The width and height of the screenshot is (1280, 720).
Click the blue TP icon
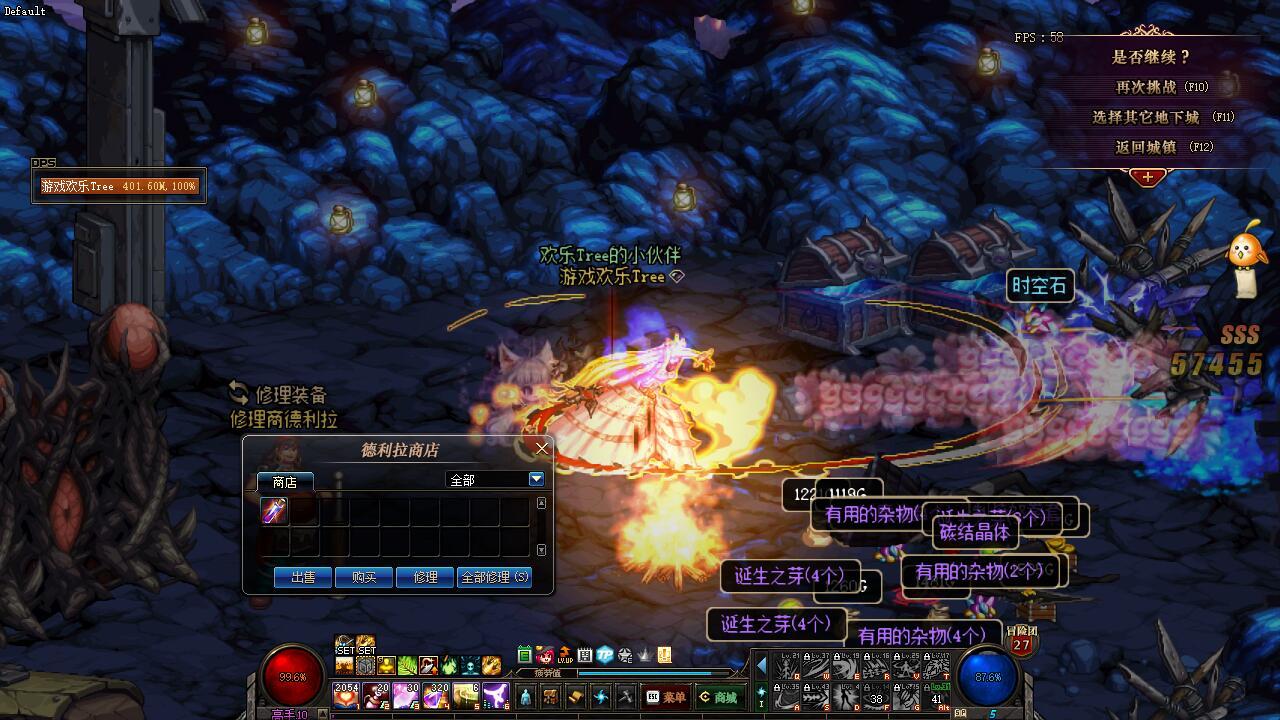point(605,656)
